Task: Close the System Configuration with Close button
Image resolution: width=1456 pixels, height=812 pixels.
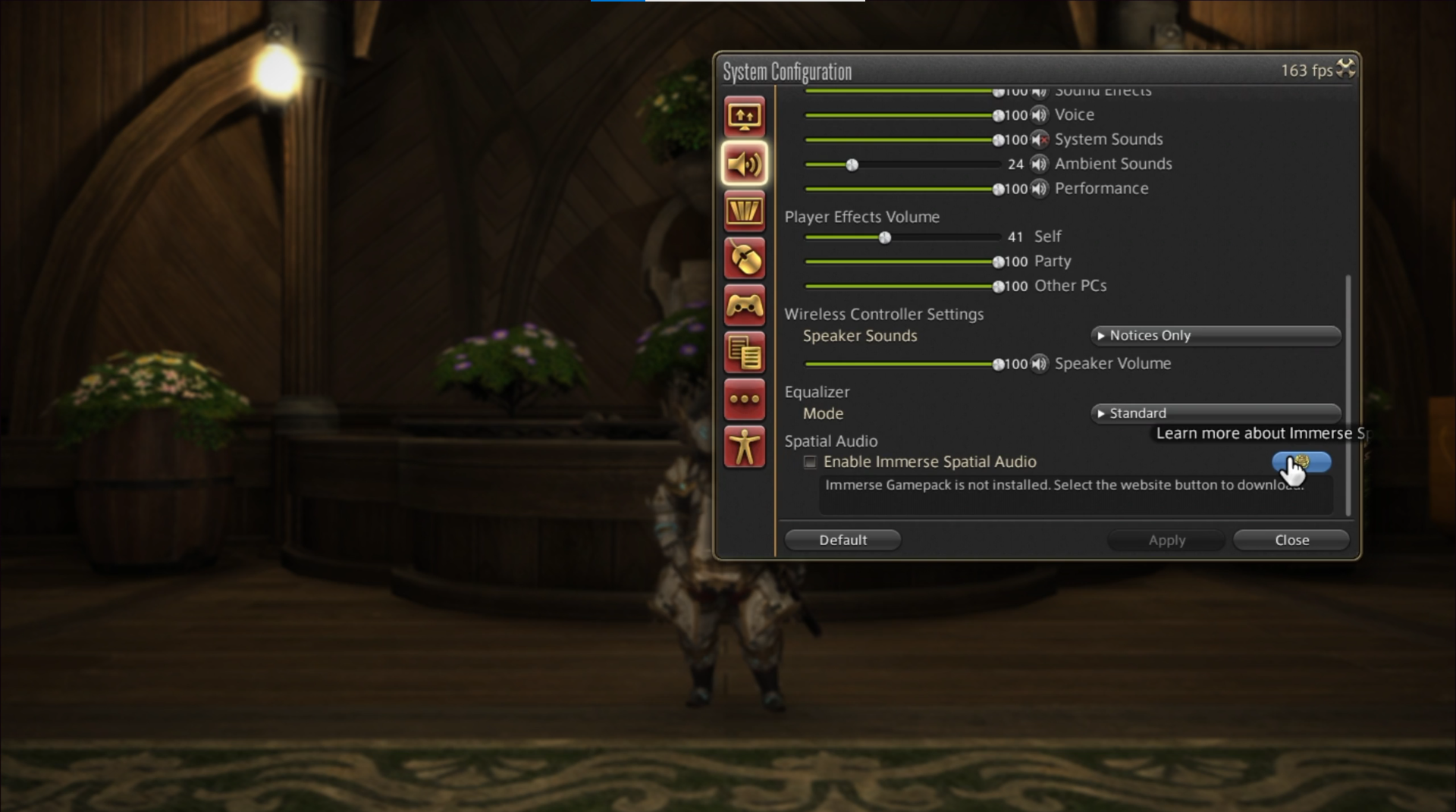Action: click(1291, 540)
